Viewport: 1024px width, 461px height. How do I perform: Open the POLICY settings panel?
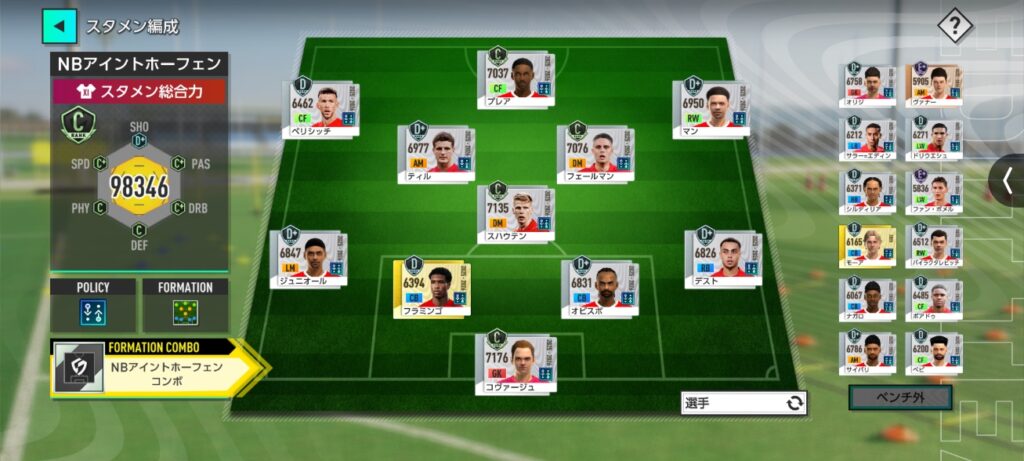[x=93, y=305]
